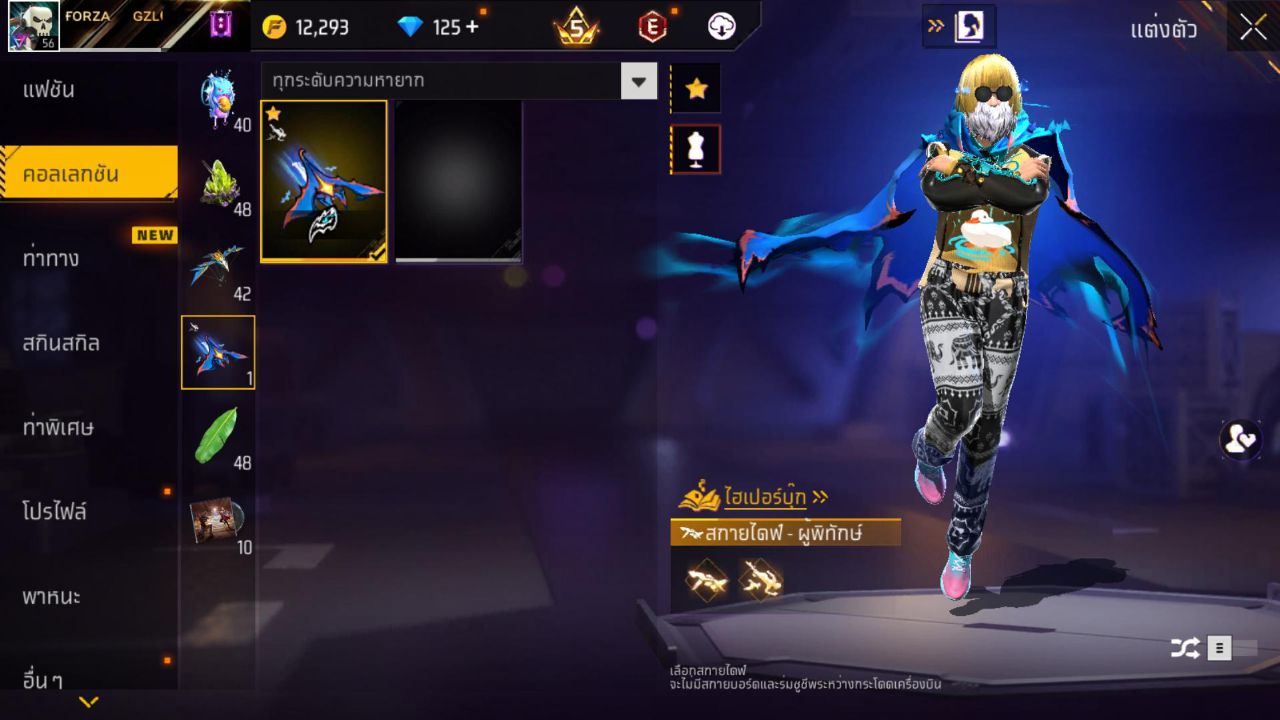Toggle the star favorite marker
Viewport: 1280px width, 720px height.
[695, 88]
